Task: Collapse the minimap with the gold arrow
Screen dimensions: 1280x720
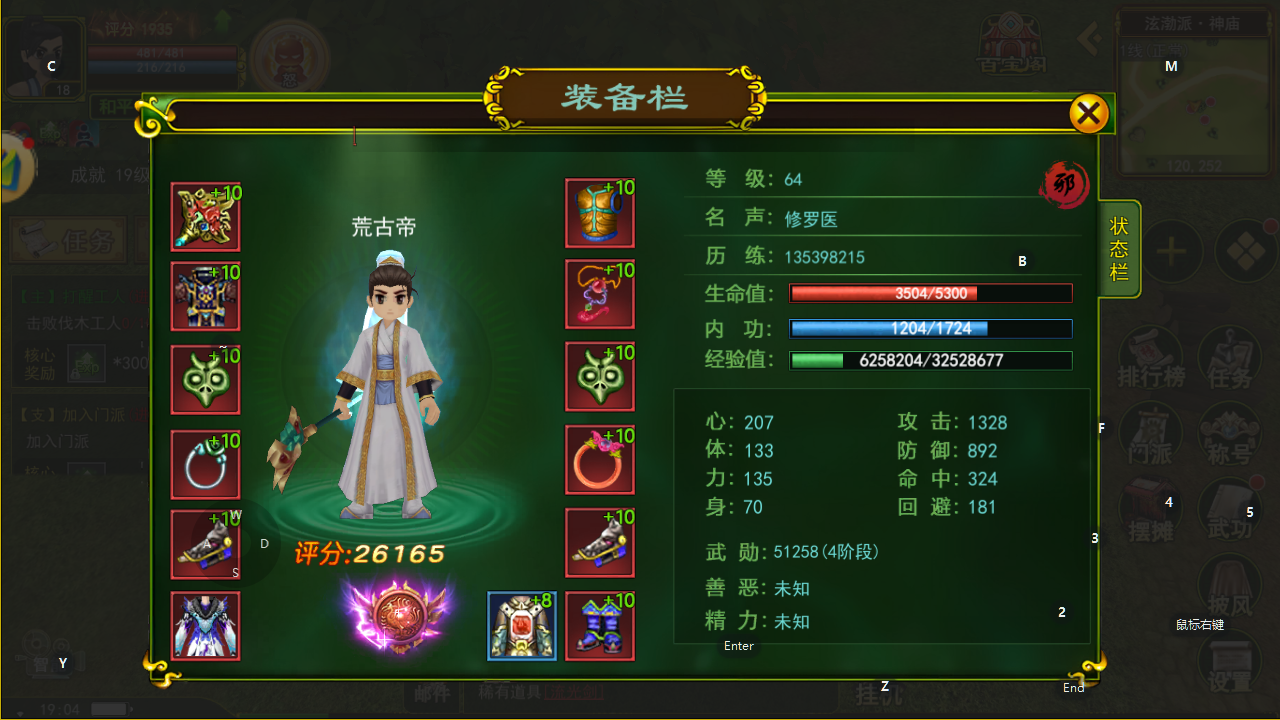Action: [x=1089, y=39]
